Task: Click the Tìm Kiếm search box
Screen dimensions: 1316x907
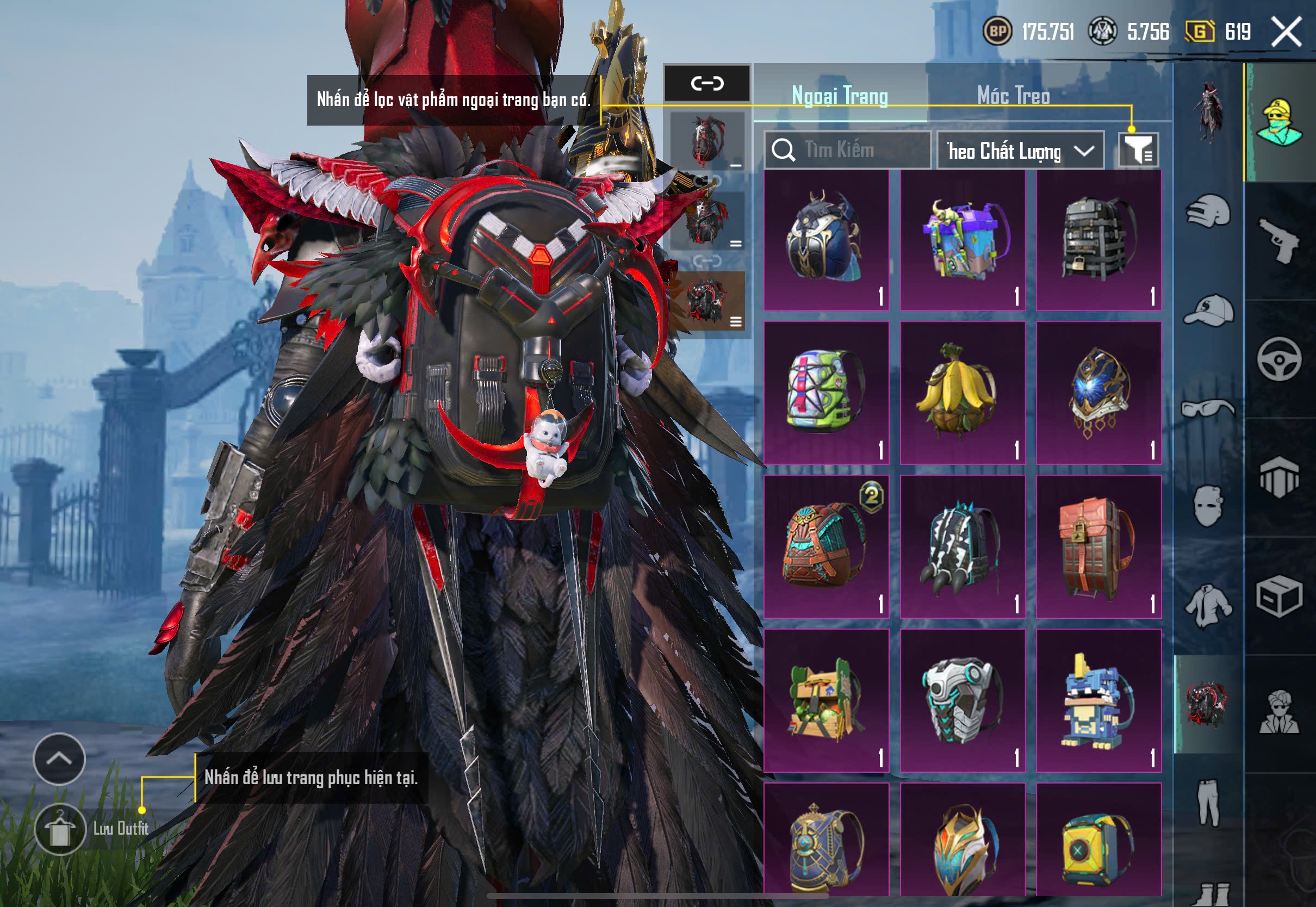Action: [x=847, y=150]
